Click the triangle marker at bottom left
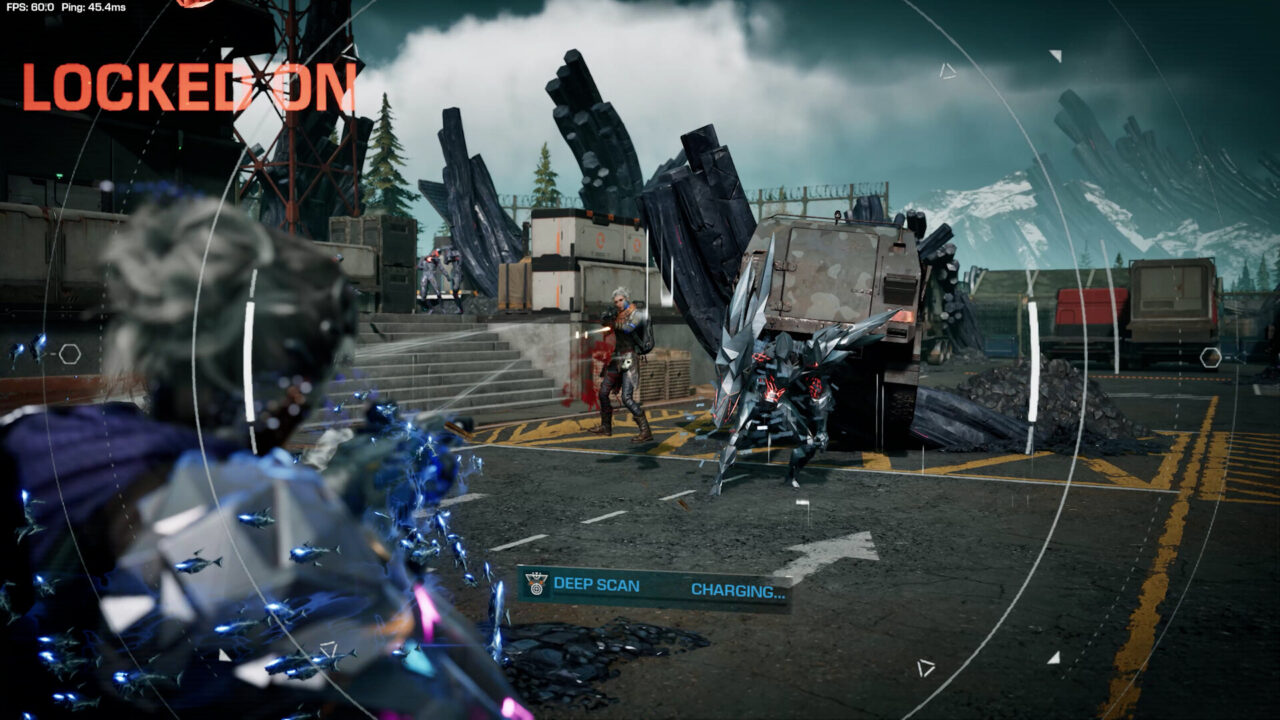The width and height of the screenshot is (1280, 720). (x=925, y=667)
